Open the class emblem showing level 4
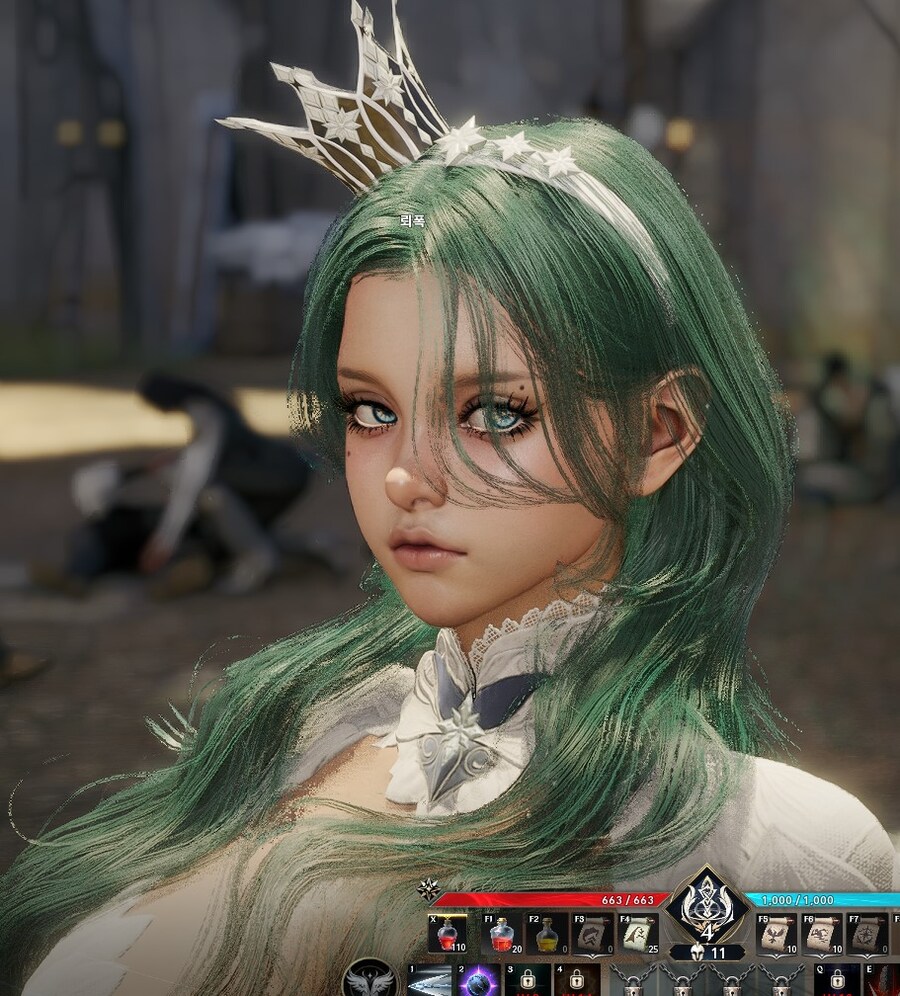 (707, 906)
